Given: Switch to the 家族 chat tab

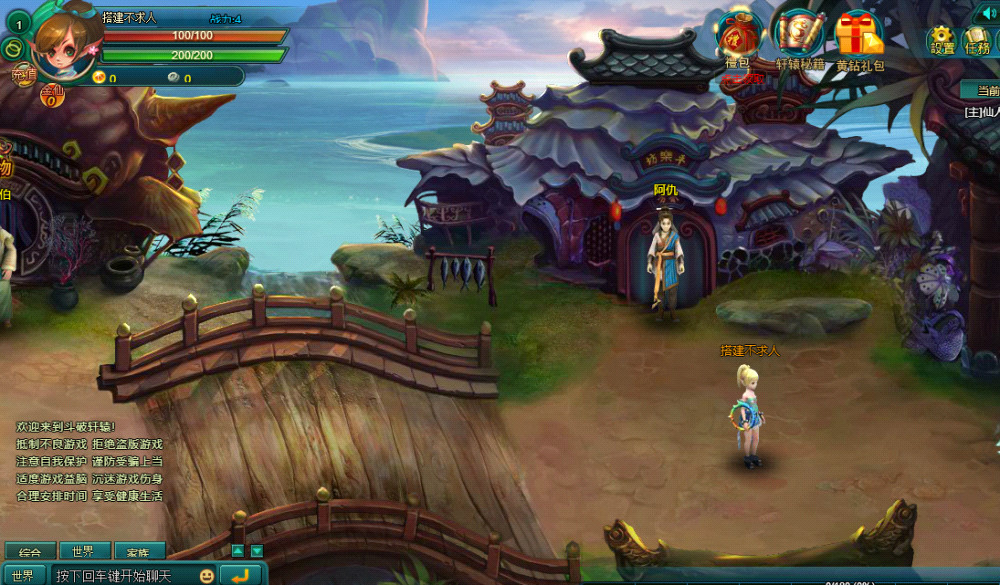Looking at the screenshot, I should click(x=138, y=552).
